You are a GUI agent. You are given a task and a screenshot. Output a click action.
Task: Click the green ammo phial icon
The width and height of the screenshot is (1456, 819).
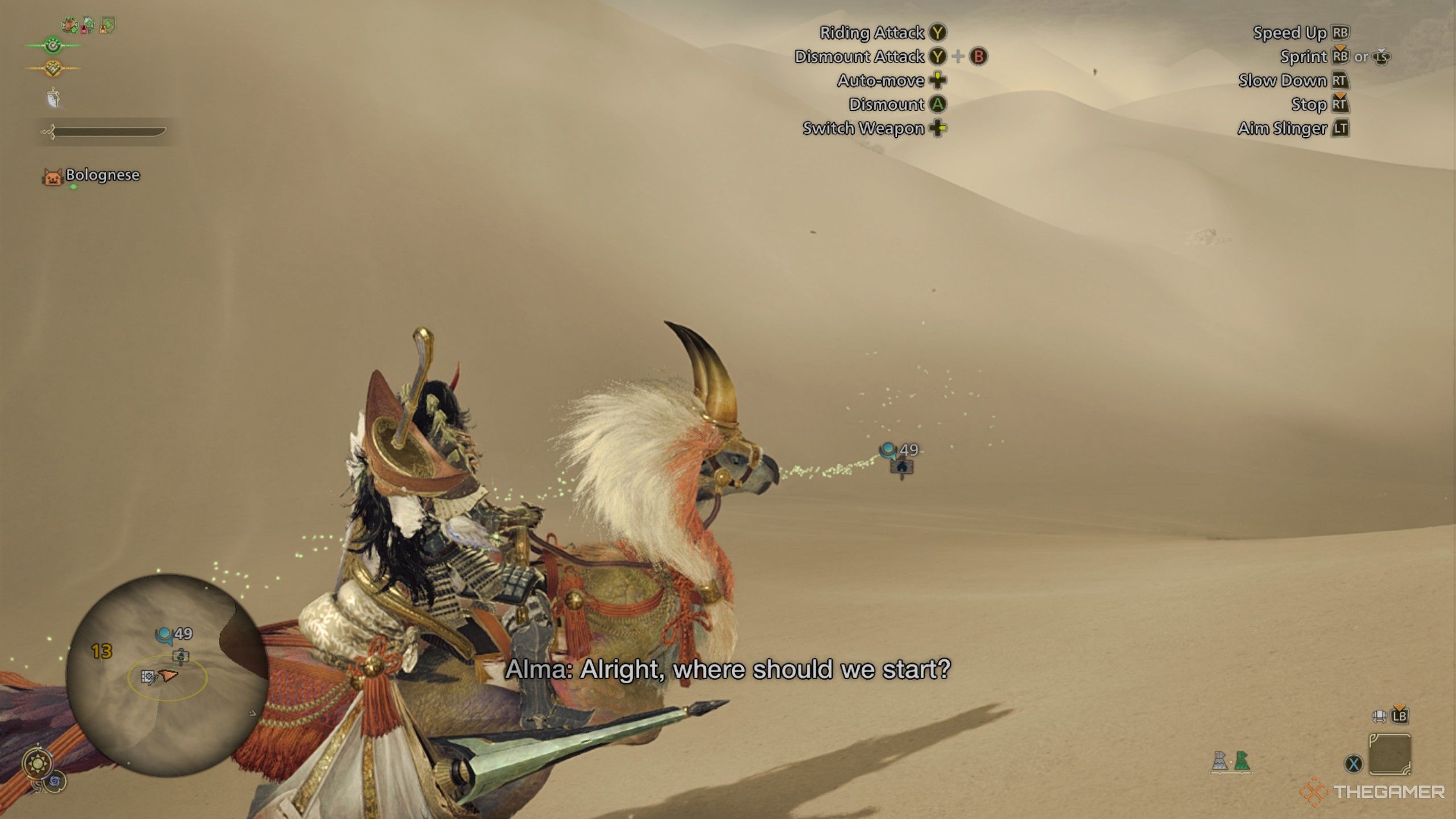[1242, 761]
